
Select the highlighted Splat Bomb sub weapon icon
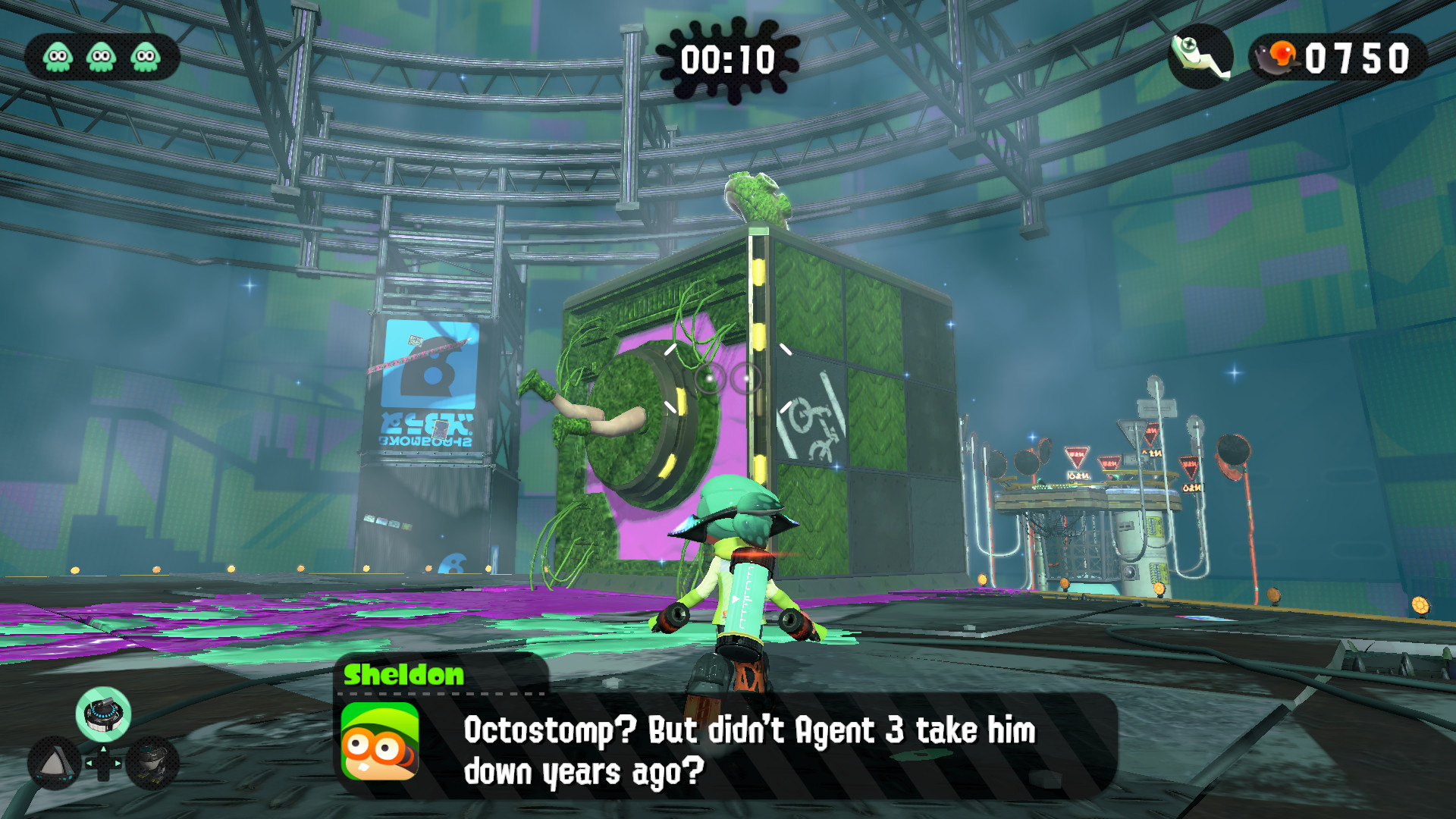[104, 714]
